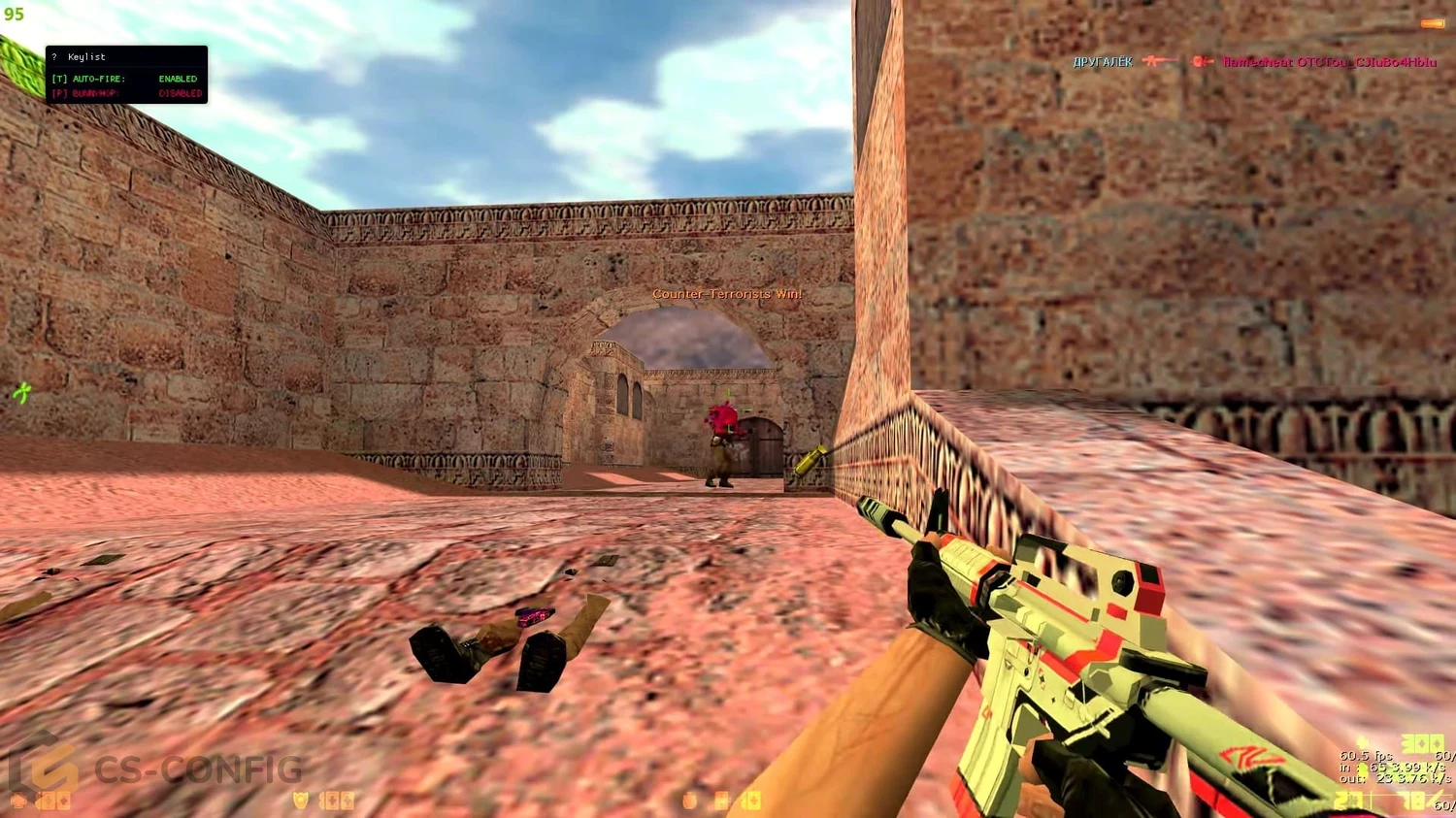The width and height of the screenshot is (1456, 818).
Task: Enable BUNNYHOP in the Keylist menu
Action: 87,94
